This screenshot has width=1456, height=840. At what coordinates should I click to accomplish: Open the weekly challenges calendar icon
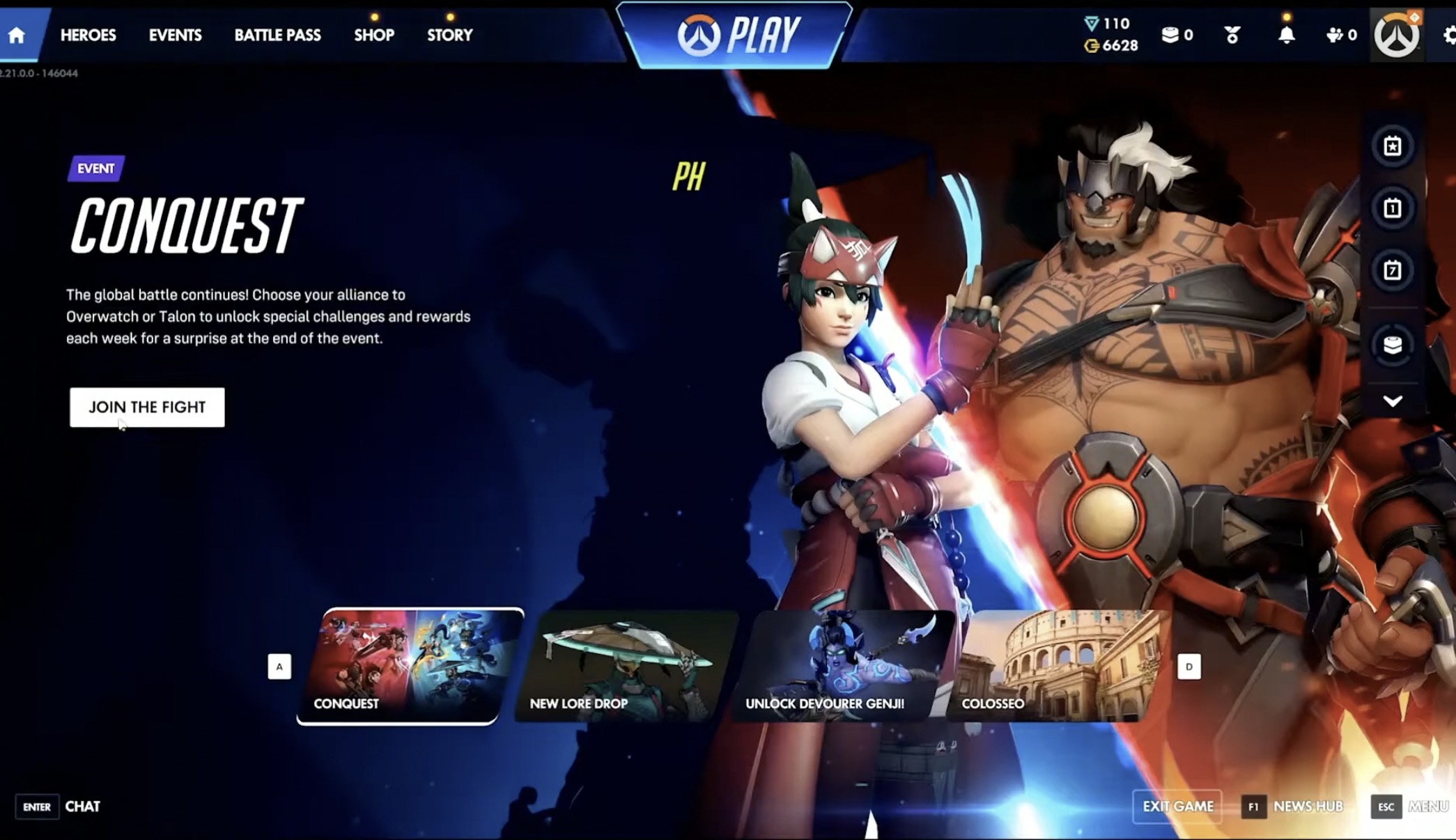[1392, 270]
